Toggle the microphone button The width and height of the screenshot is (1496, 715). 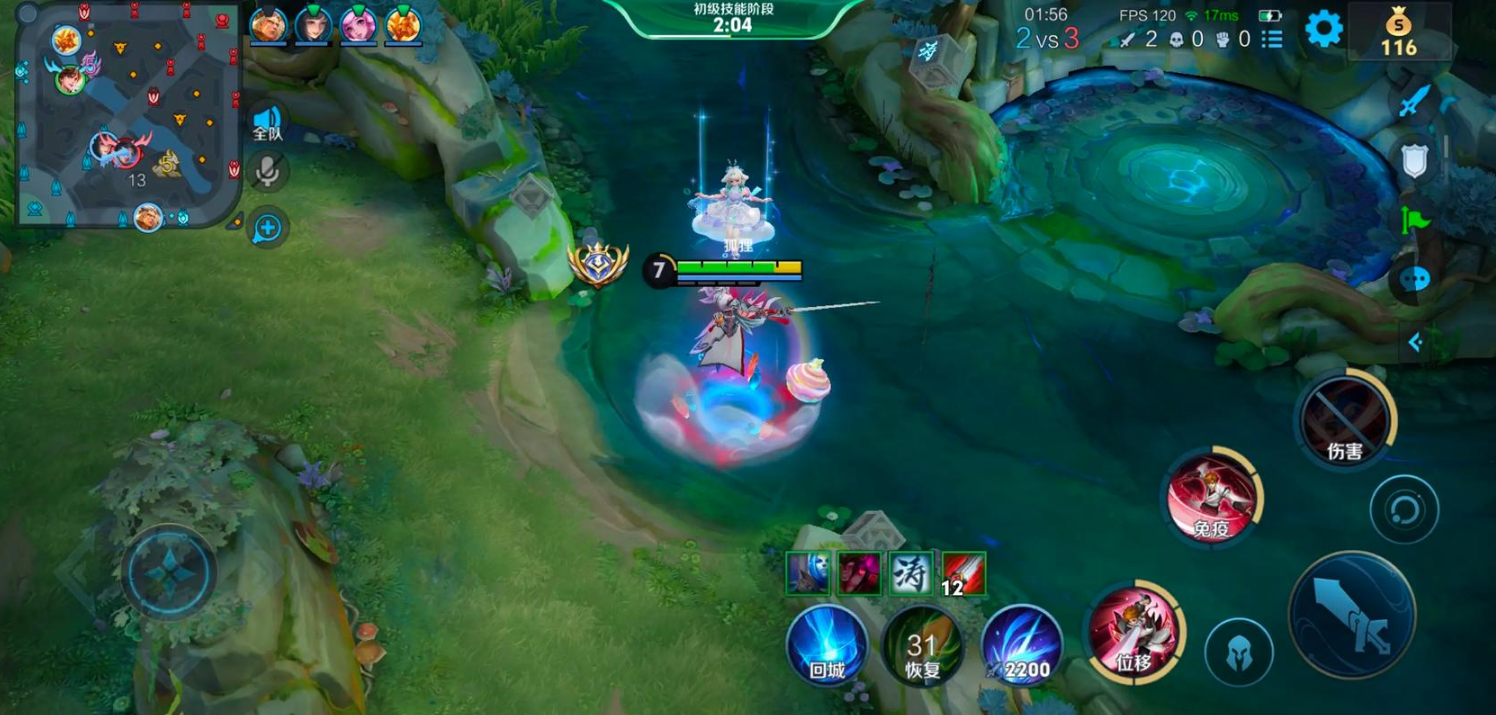[267, 172]
